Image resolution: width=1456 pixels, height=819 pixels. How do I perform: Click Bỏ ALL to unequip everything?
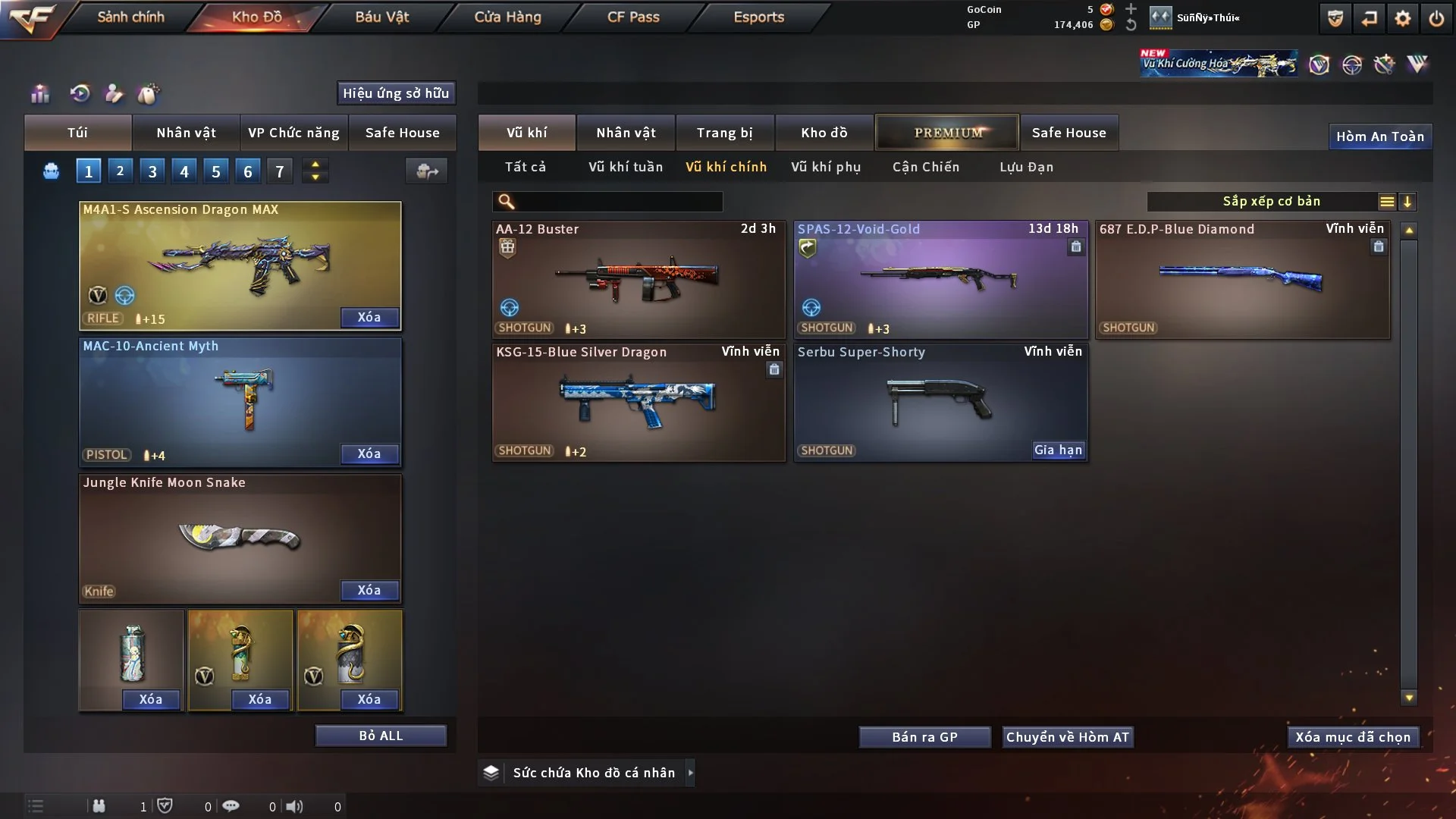(x=381, y=736)
